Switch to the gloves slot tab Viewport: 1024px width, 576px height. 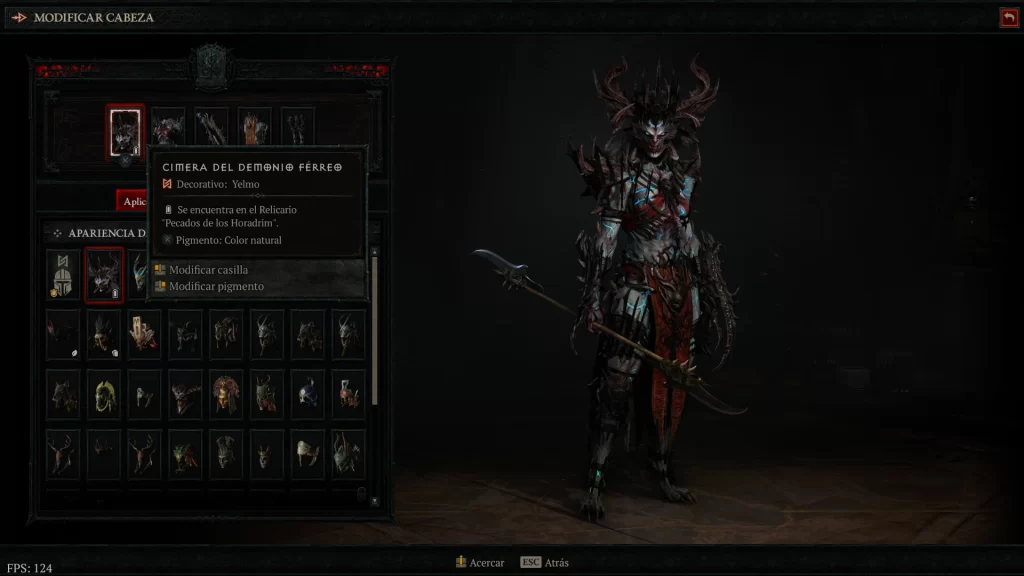(211, 129)
